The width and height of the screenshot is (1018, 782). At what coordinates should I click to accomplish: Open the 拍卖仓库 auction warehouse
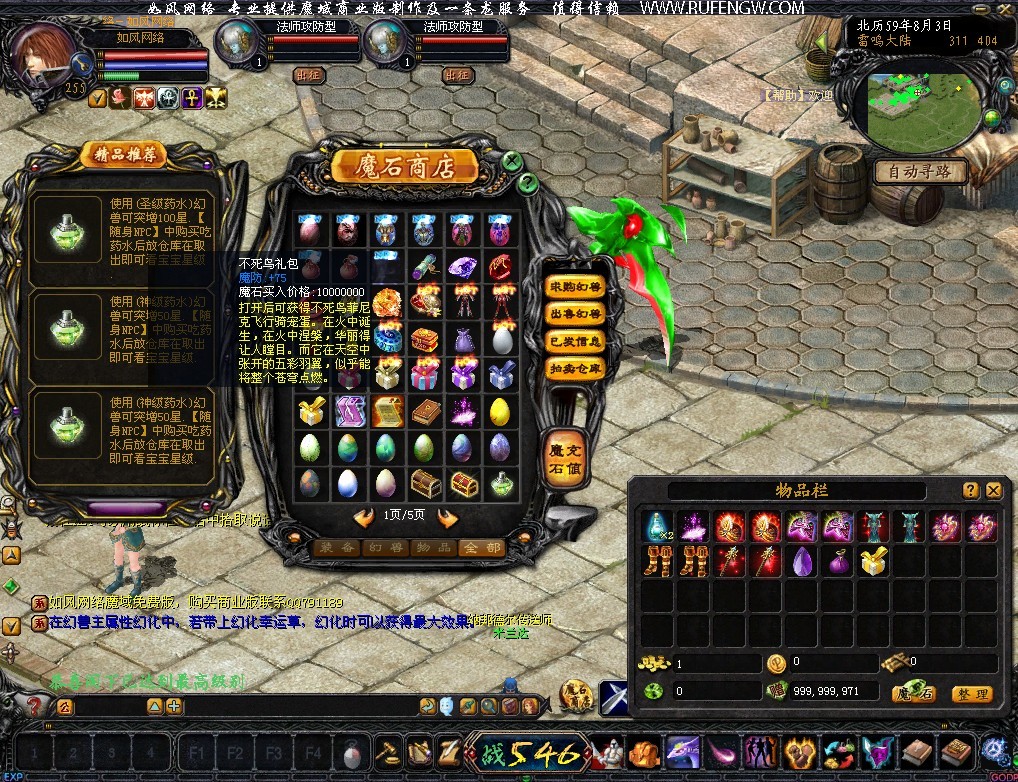tap(576, 368)
